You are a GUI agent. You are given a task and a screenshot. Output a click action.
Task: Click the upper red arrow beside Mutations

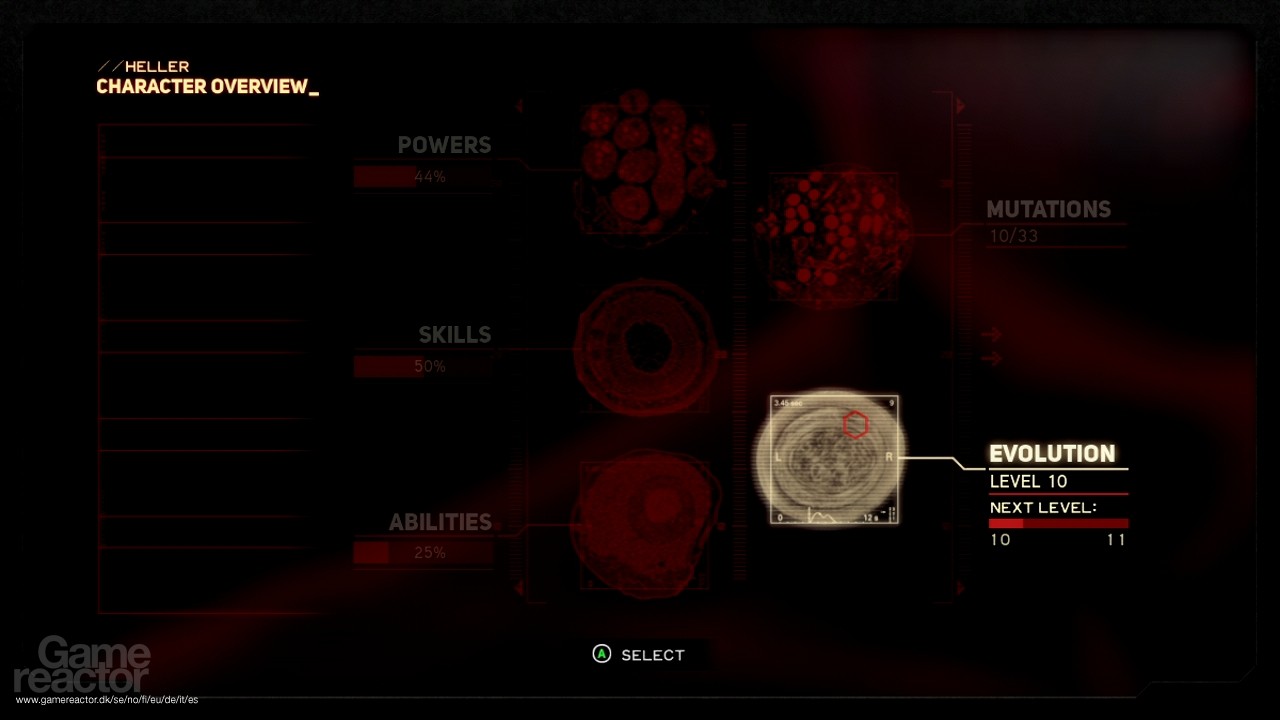tap(990, 334)
